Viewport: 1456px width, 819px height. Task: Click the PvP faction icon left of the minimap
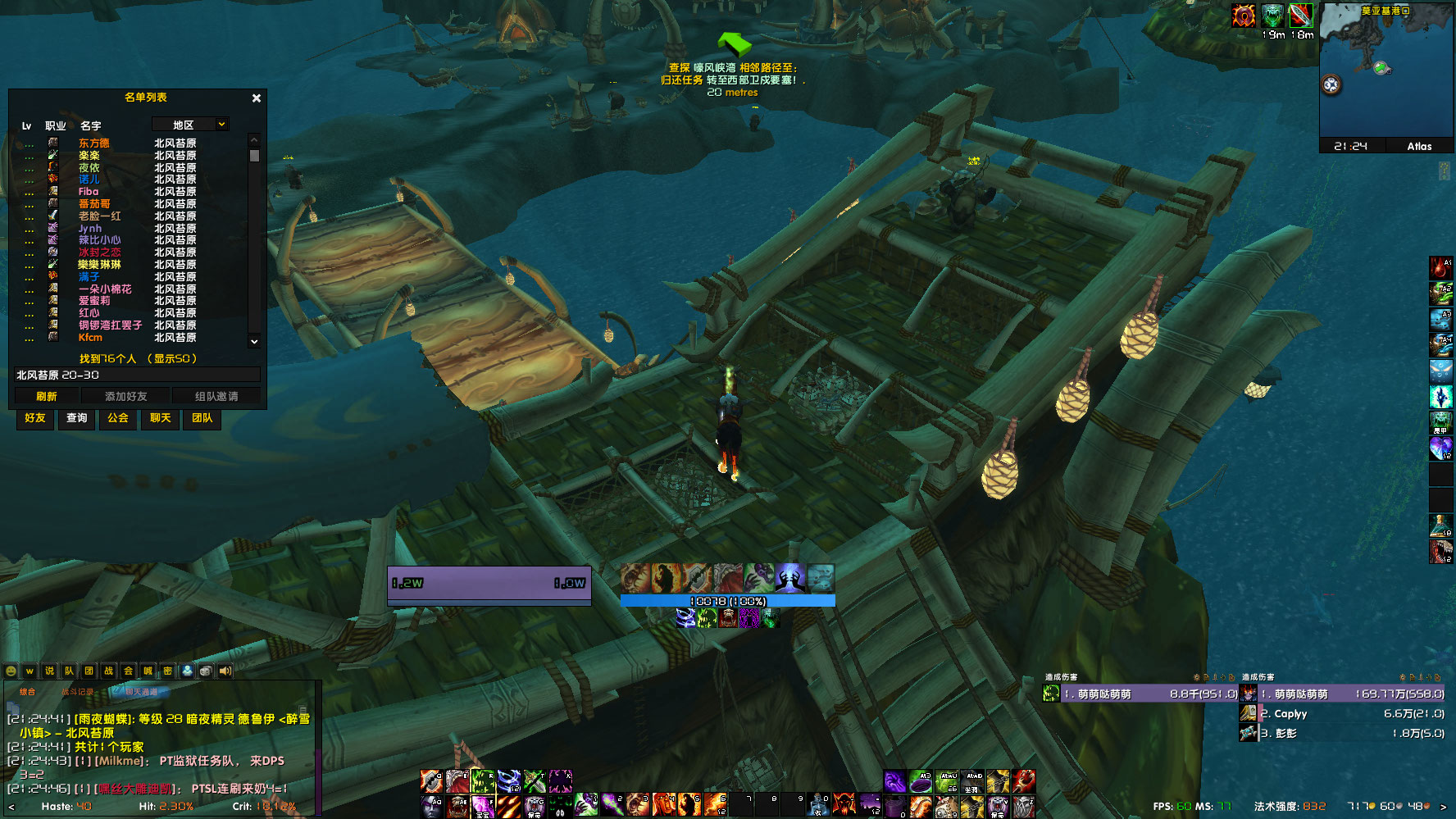tap(1243, 14)
